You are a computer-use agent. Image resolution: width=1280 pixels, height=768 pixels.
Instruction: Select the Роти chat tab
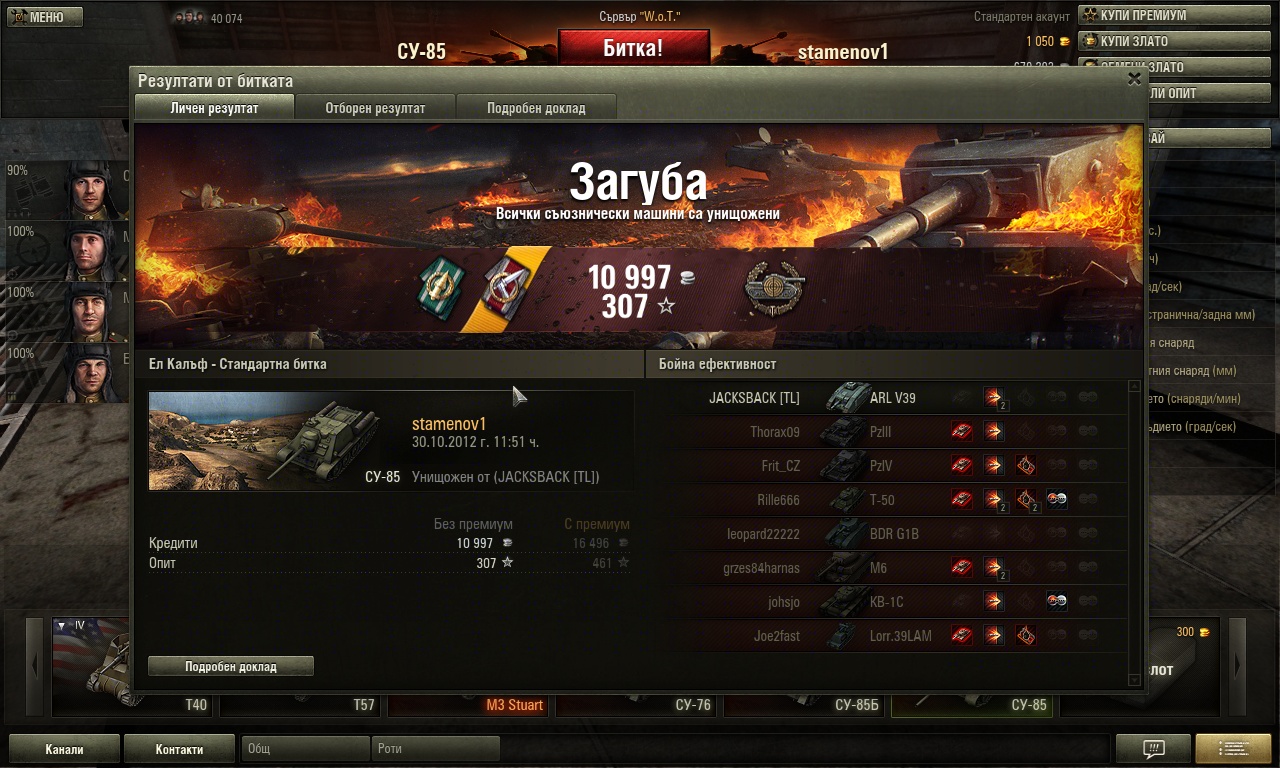(436, 748)
